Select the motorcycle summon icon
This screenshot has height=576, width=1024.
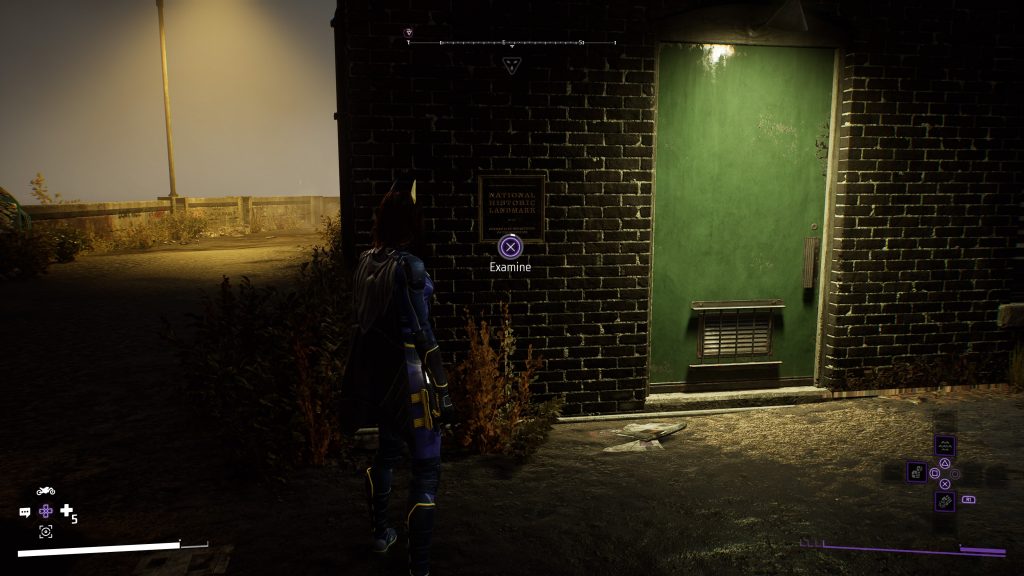tap(45, 491)
